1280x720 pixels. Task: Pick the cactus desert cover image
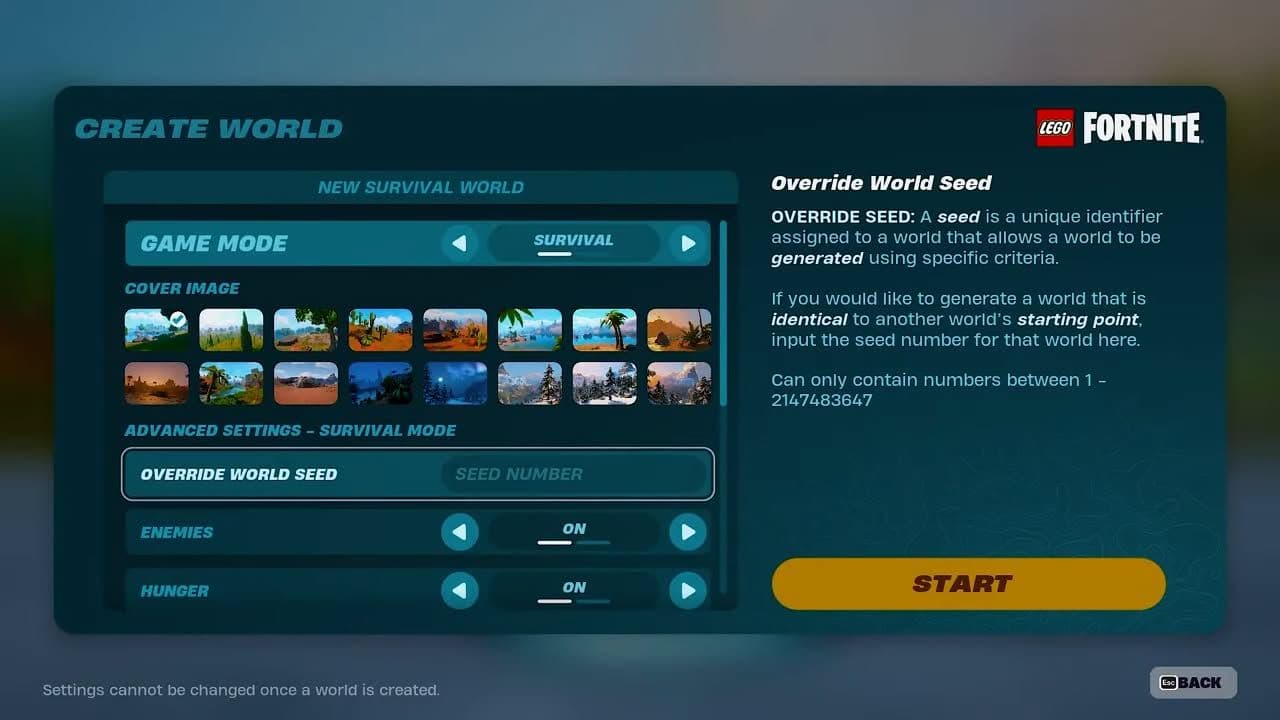coord(380,330)
